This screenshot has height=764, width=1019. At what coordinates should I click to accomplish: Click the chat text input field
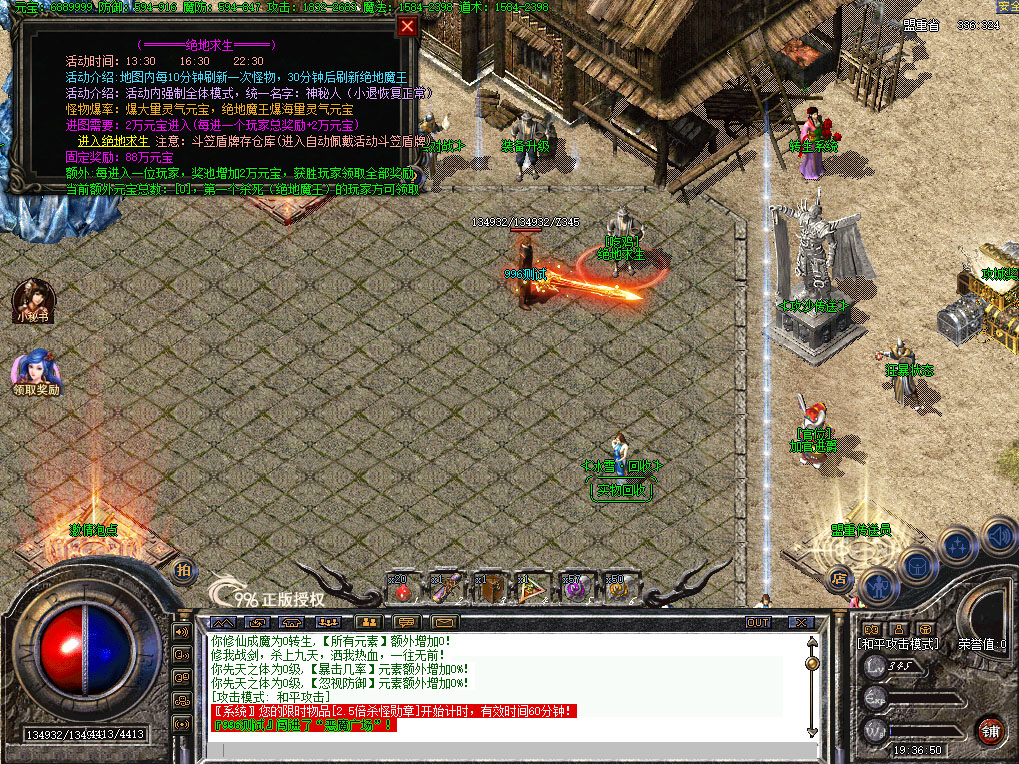click(500, 748)
